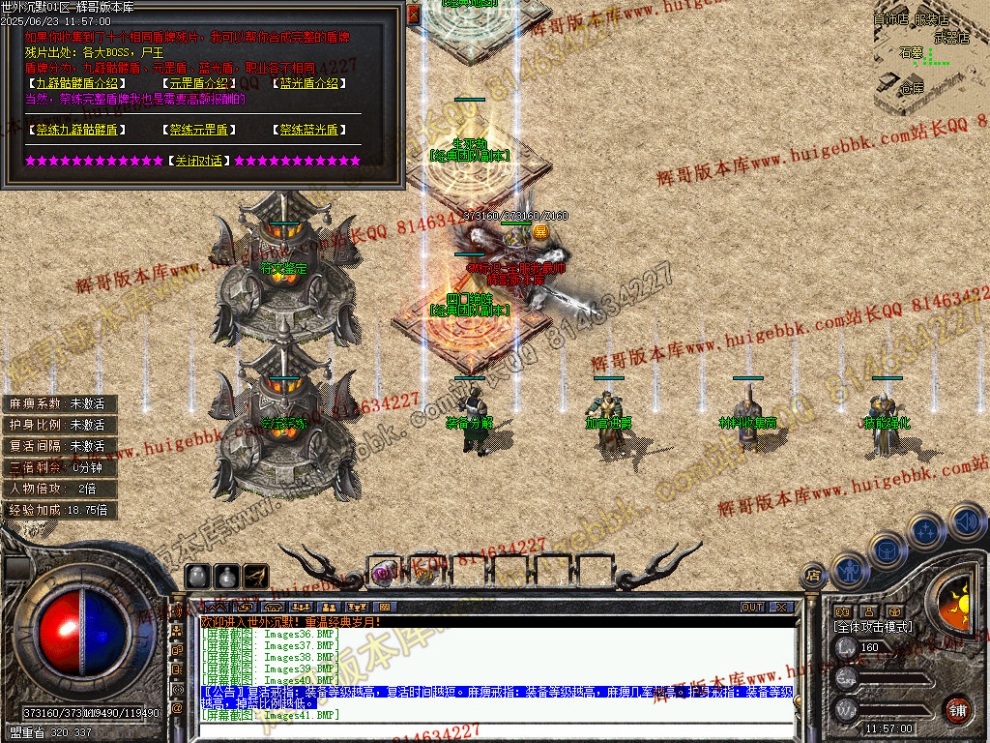
Task: Open the bag inventory round button
Action: pos(887,548)
